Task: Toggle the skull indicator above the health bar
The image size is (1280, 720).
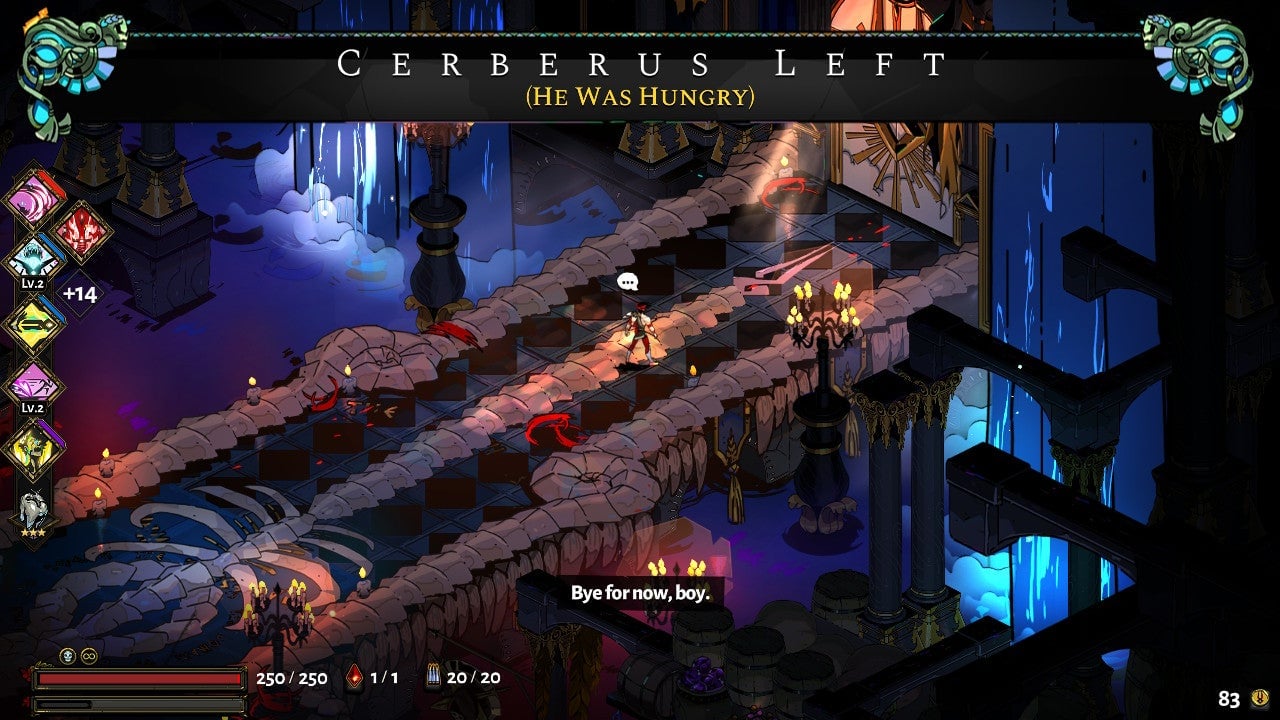Action: pyautogui.click(x=68, y=657)
